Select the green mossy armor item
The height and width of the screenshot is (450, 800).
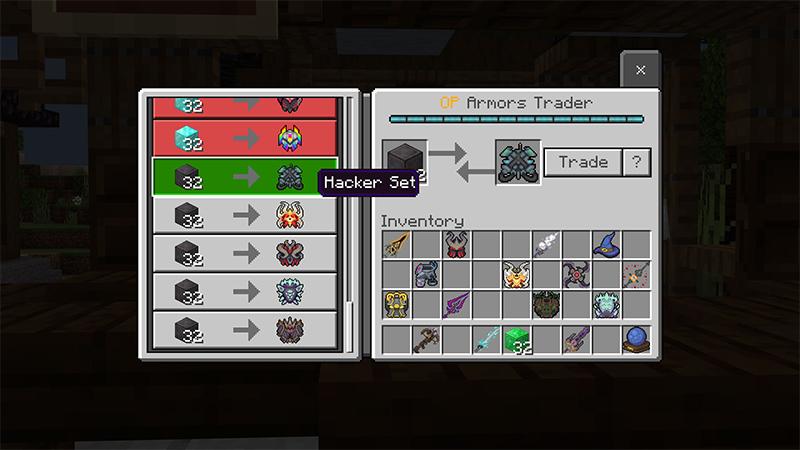(546, 304)
